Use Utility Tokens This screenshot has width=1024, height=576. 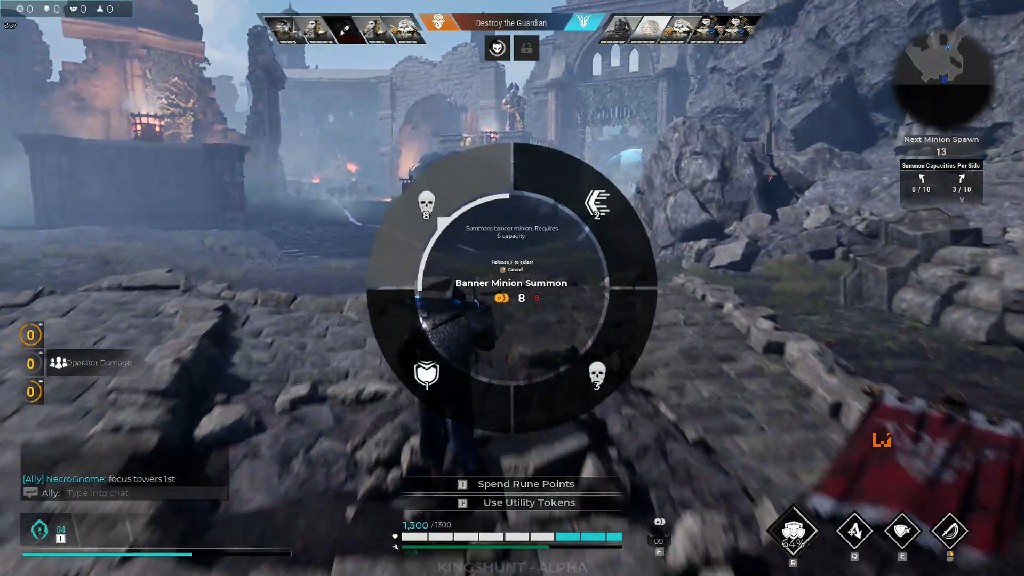528,503
